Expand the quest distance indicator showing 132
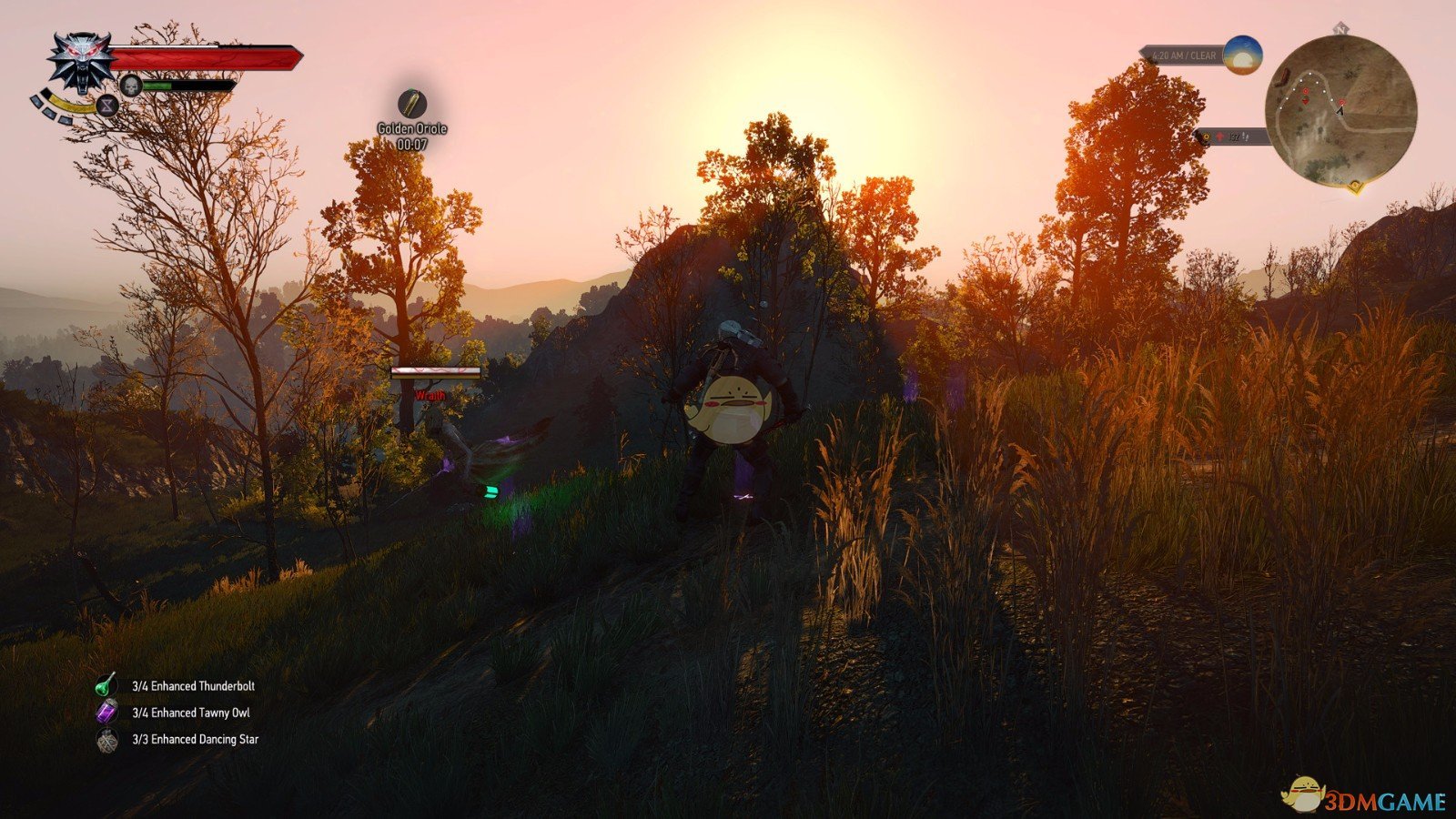The width and height of the screenshot is (1456, 819). pyautogui.click(x=1234, y=136)
